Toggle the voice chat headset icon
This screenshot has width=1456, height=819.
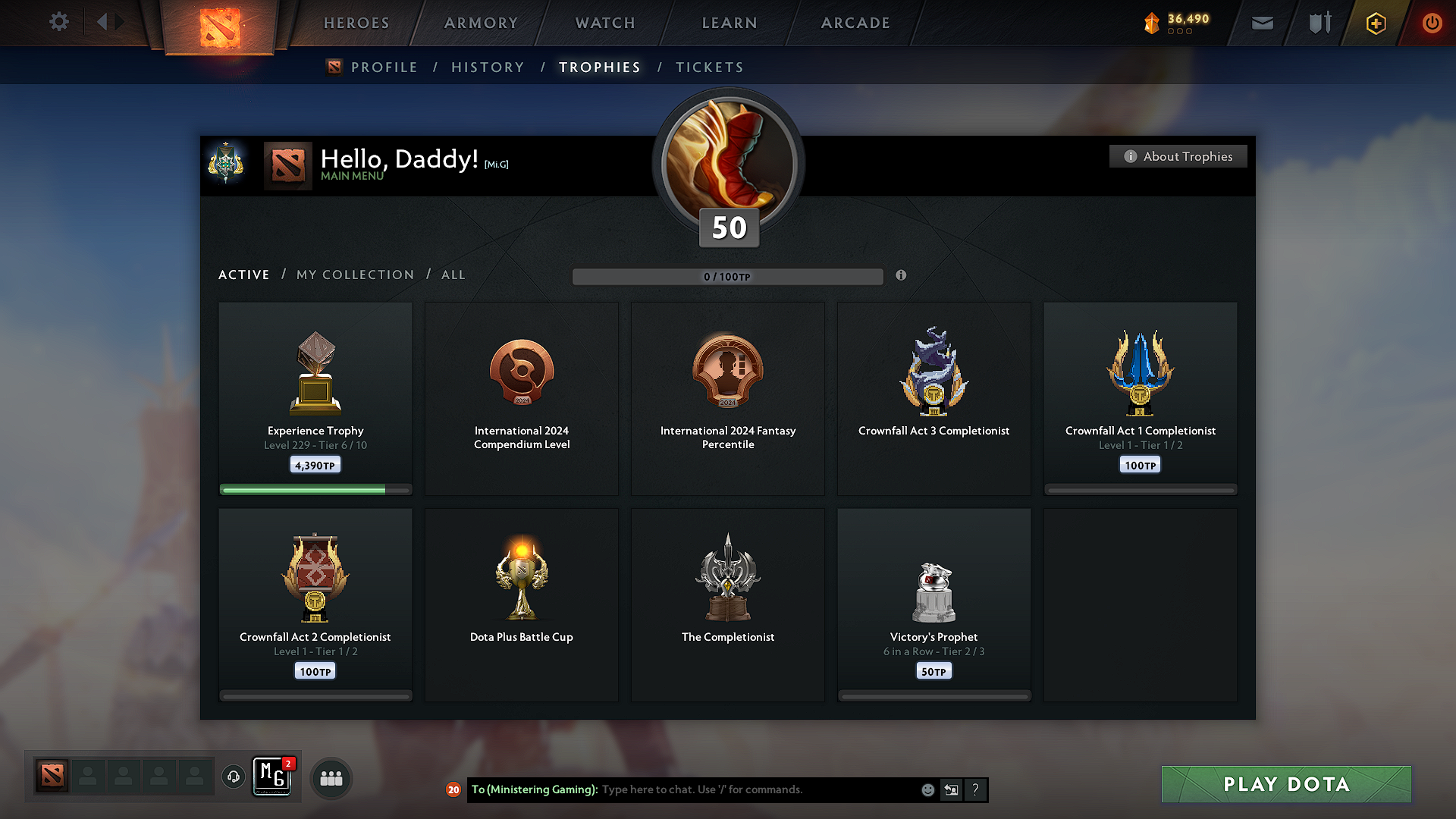click(x=233, y=777)
